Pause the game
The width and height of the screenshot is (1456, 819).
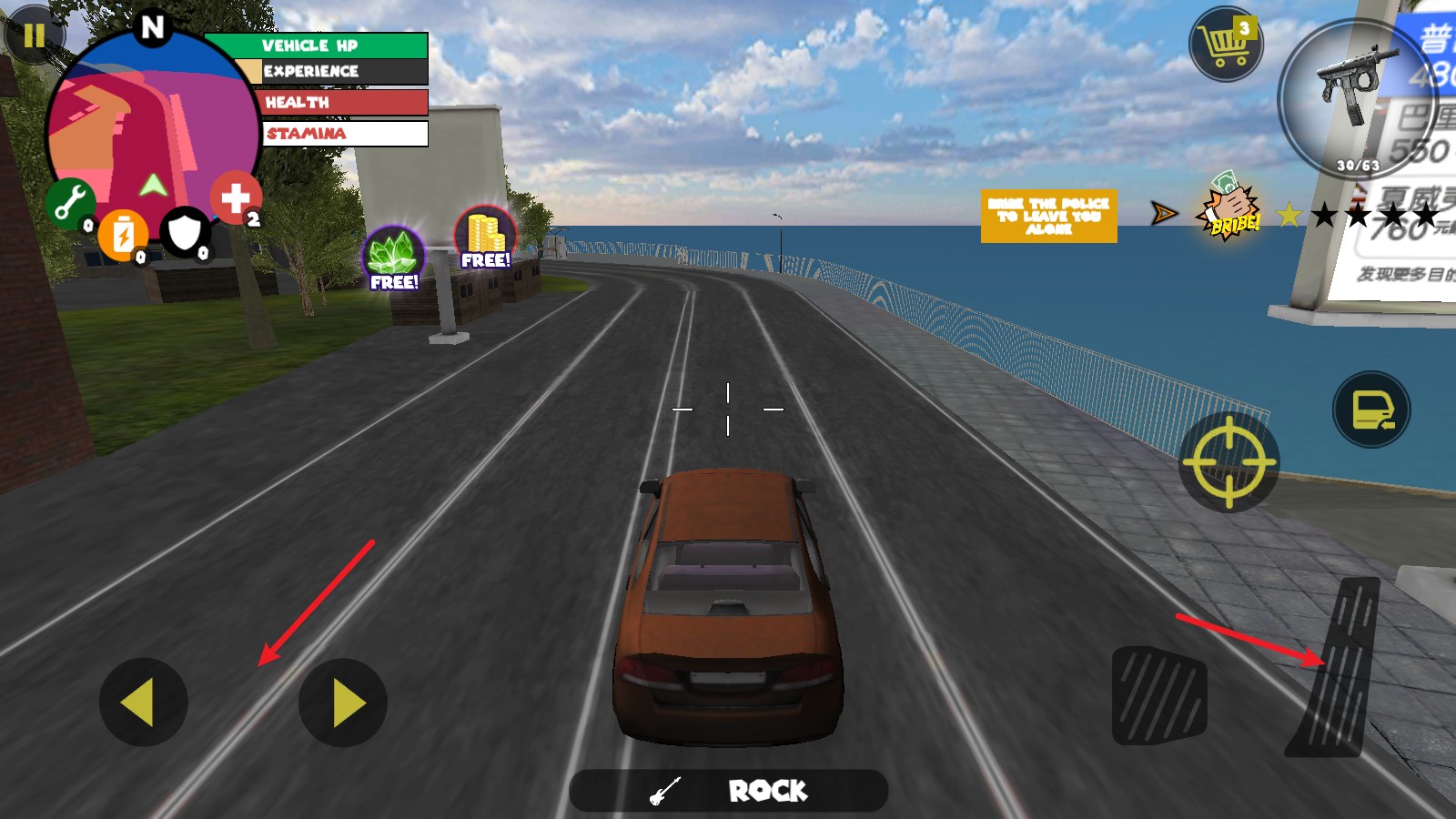pos(34,36)
